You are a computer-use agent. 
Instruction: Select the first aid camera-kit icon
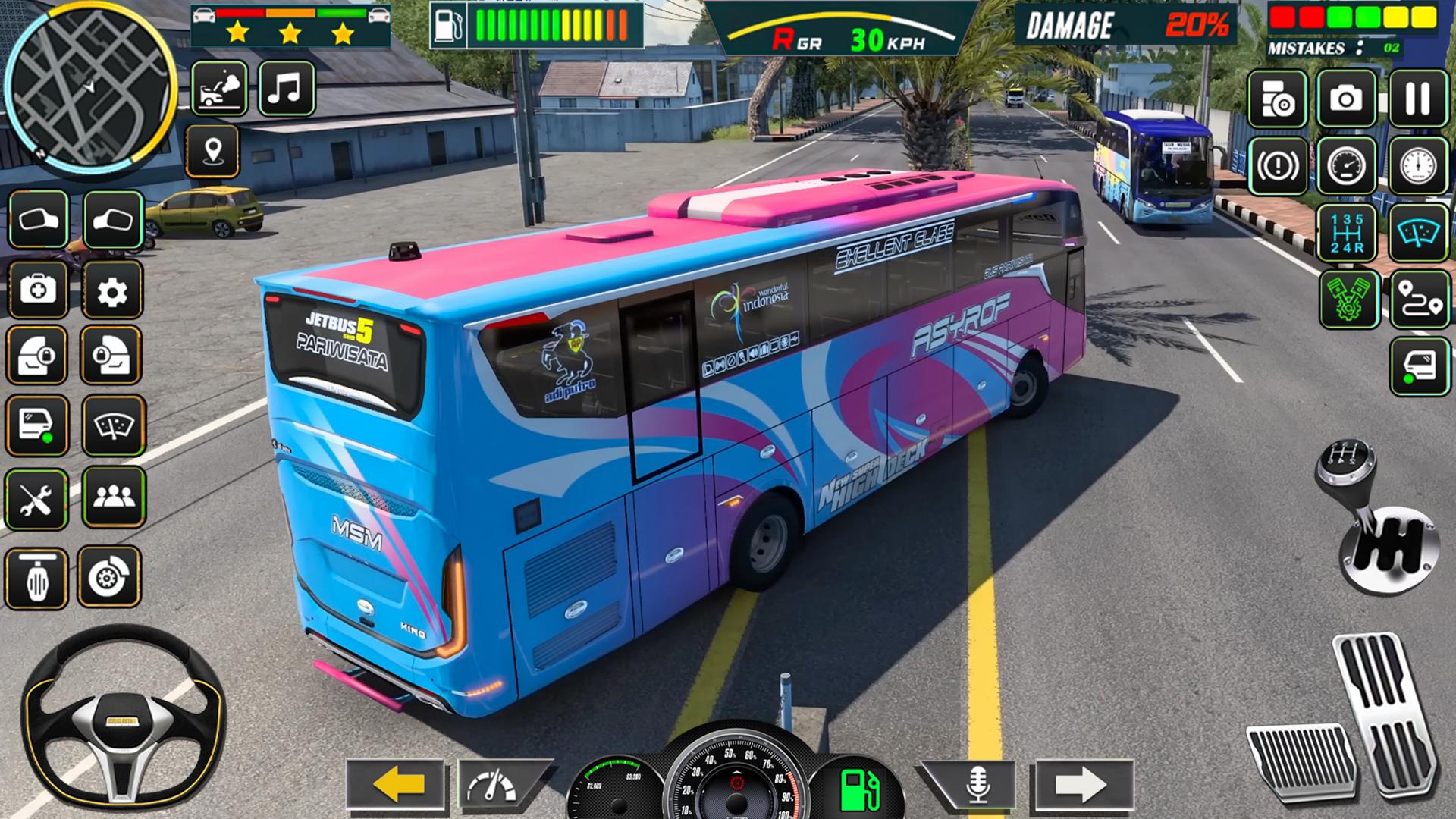click(x=37, y=290)
